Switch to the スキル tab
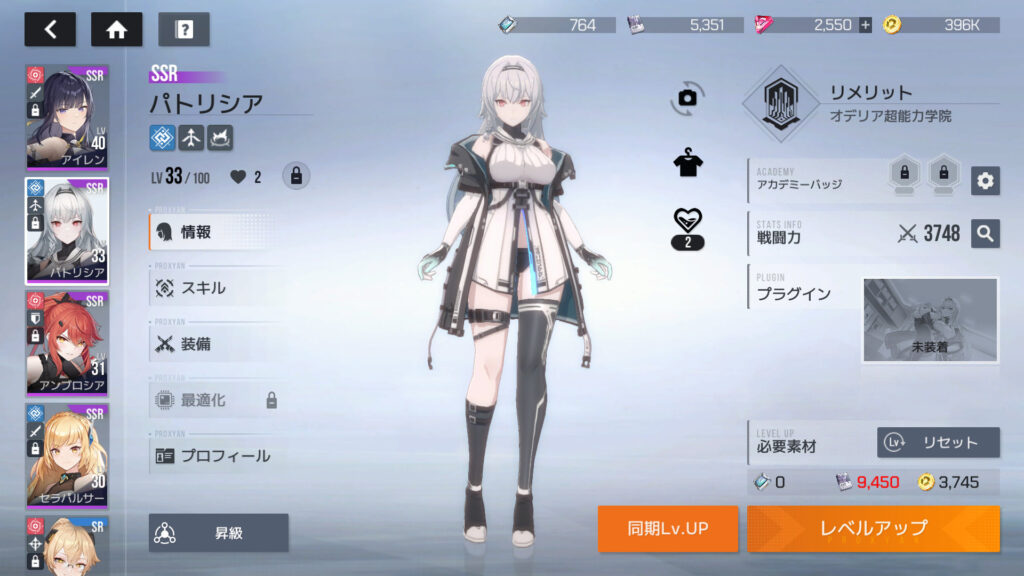Viewport: 1024px width, 576px height. click(x=215, y=288)
